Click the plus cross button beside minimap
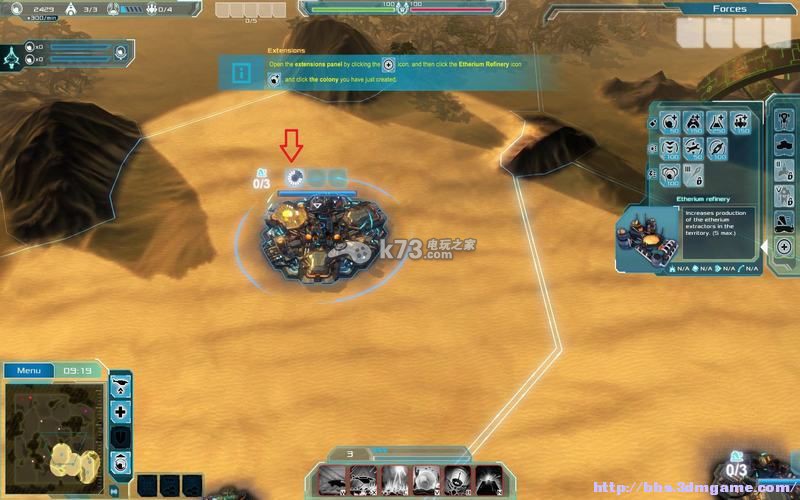Viewport: 800px width, 500px height. [121, 412]
